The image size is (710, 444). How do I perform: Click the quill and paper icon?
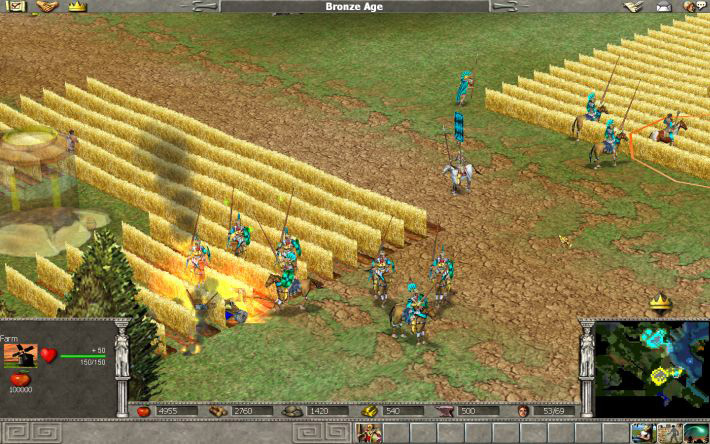[x=632, y=6]
